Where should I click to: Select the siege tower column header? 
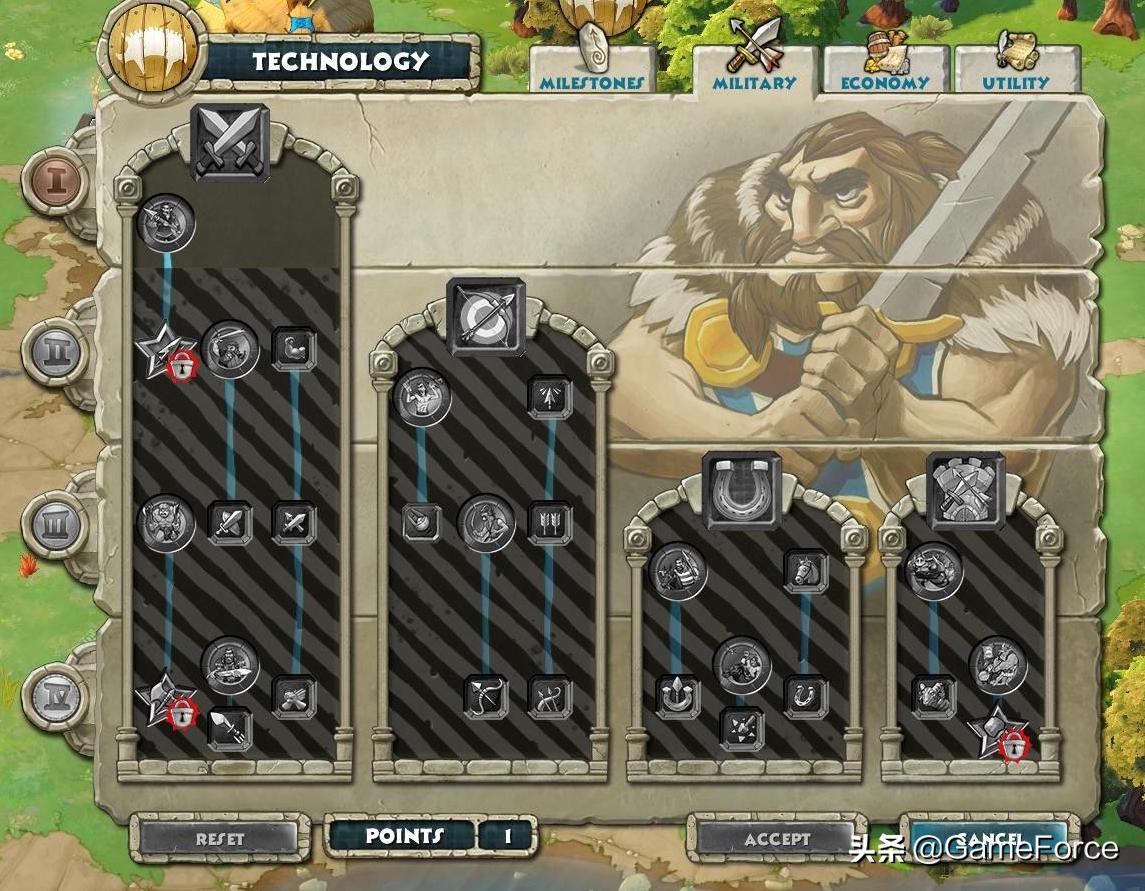coord(965,490)
